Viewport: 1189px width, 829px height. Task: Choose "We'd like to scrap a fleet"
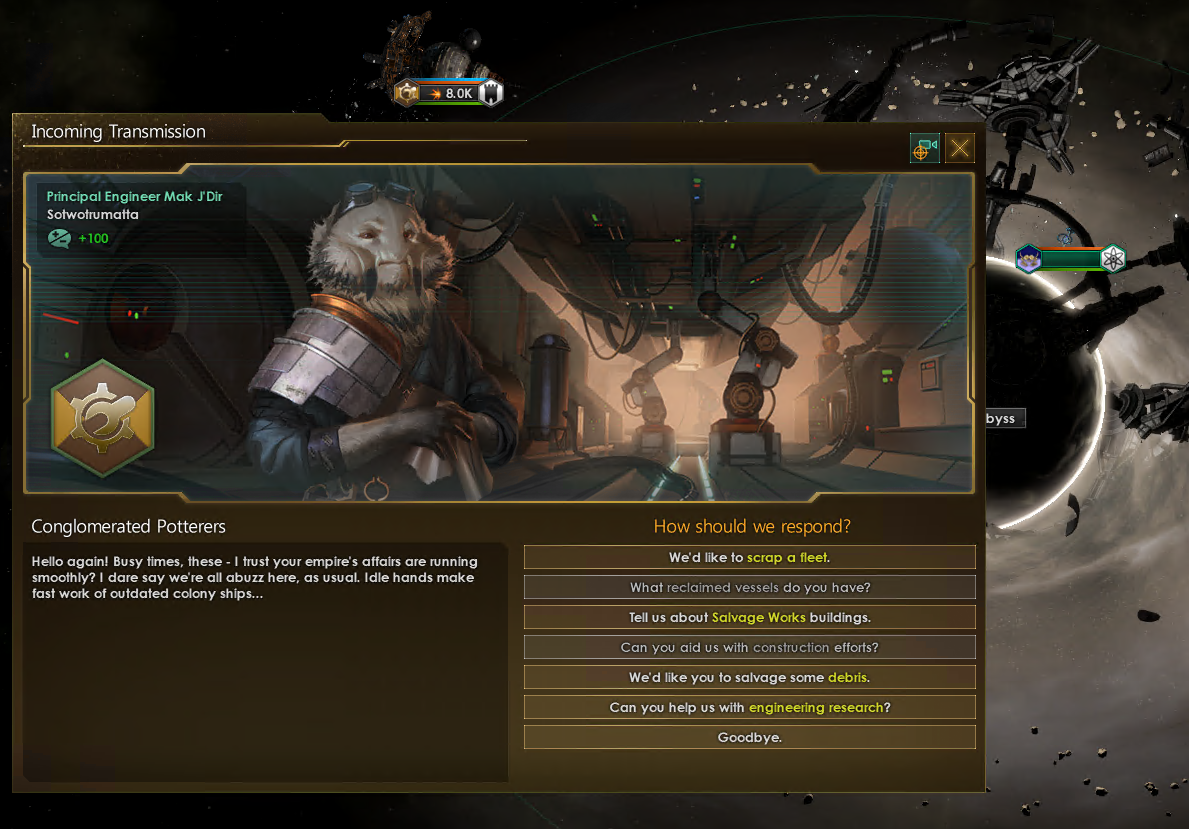point(749,557)
